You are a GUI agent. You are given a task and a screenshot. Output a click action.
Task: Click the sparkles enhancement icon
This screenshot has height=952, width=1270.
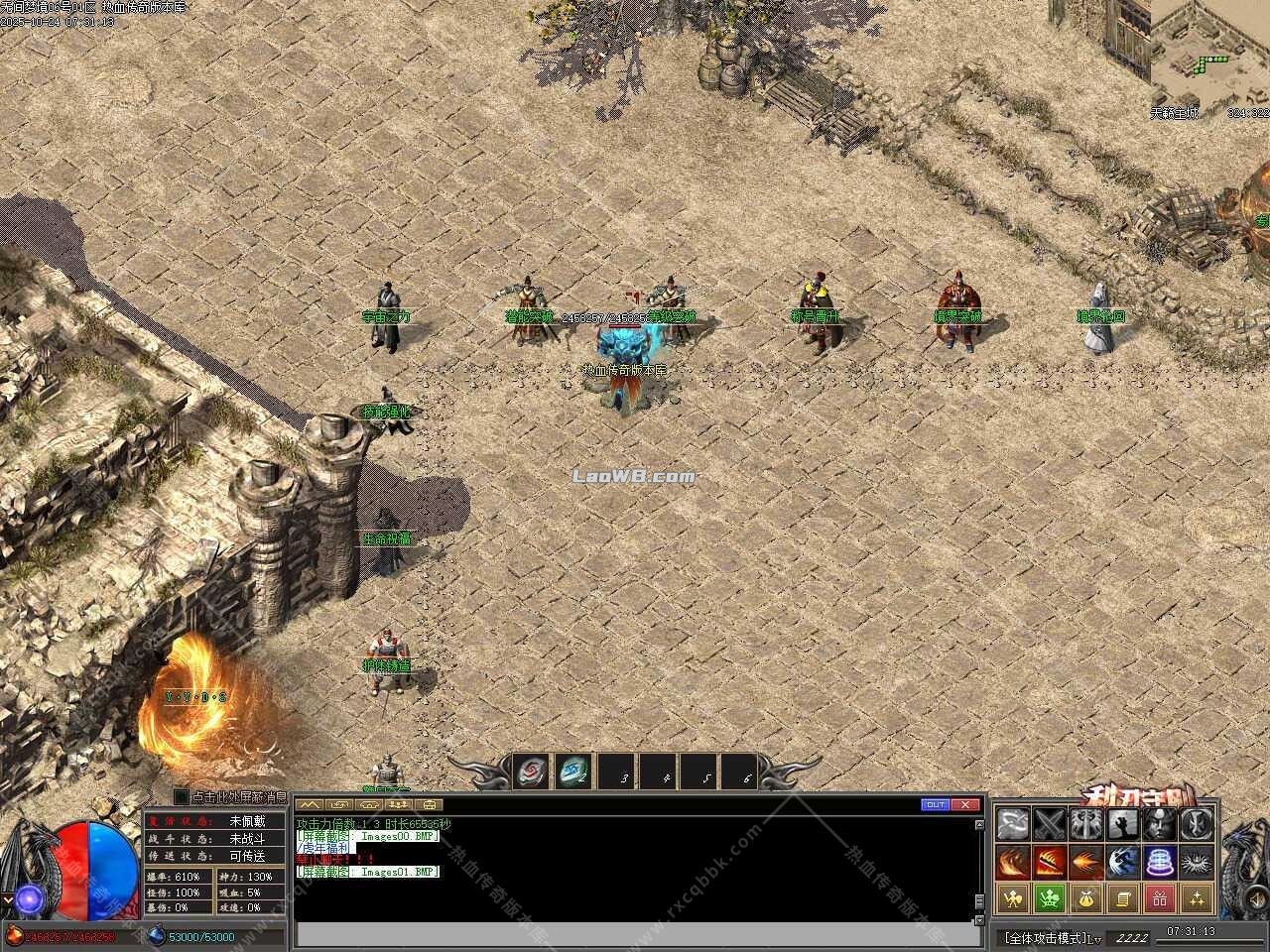[x=1196, y=897]
